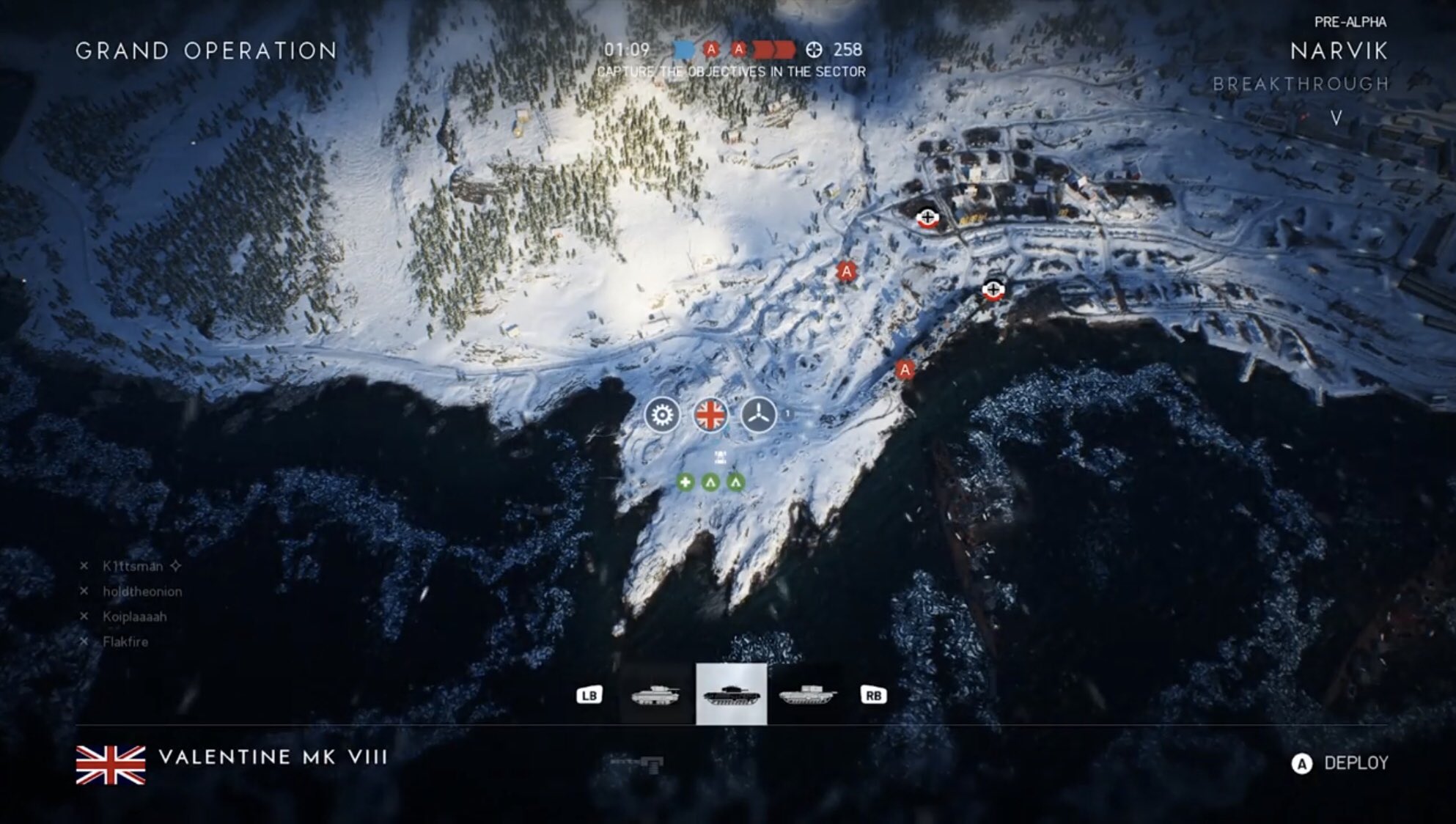Screen dimensions: 1456x824
Task: Select the Union Jack headquarters spawn point
Action: point(710,415)
